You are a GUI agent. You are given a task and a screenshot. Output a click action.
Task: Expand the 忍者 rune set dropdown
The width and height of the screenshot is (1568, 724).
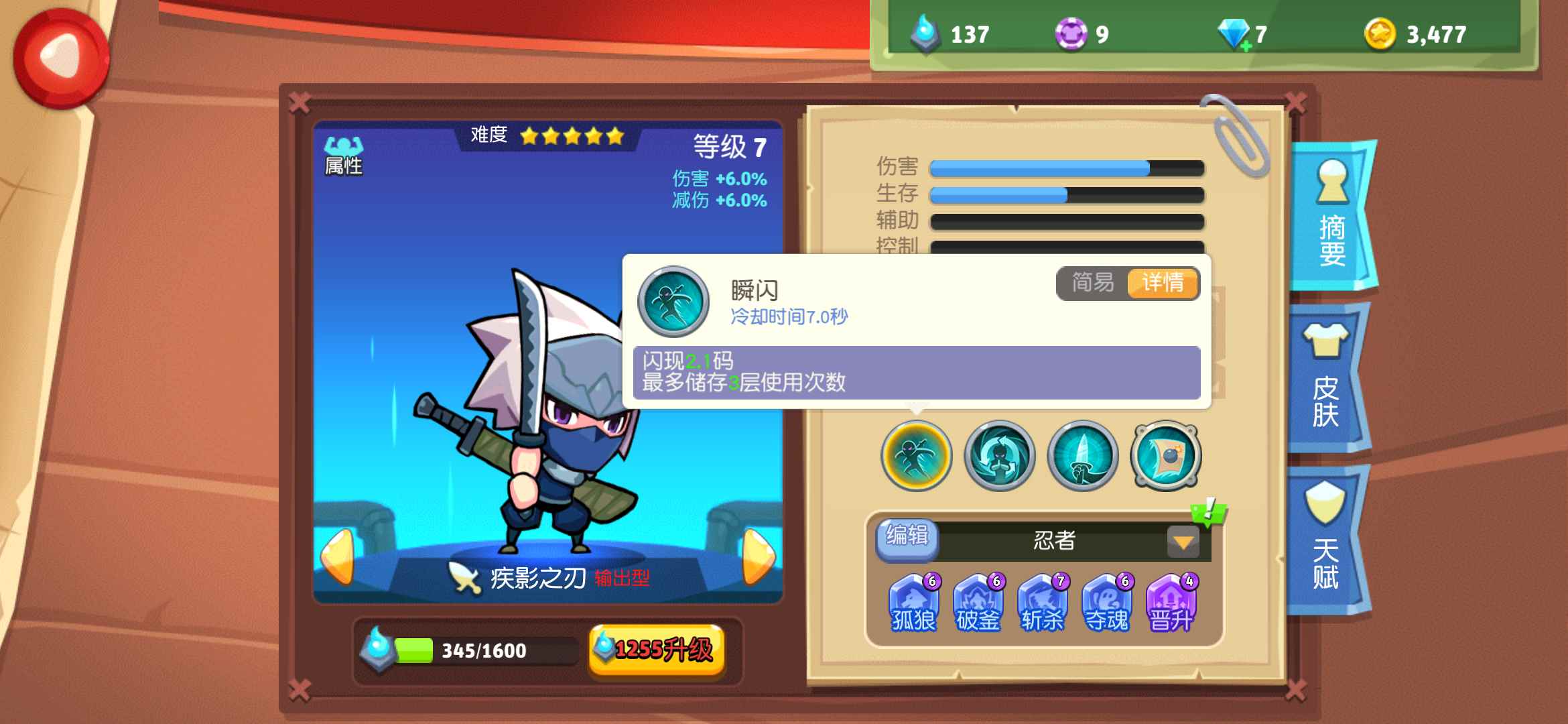(x=1183, y=542)
